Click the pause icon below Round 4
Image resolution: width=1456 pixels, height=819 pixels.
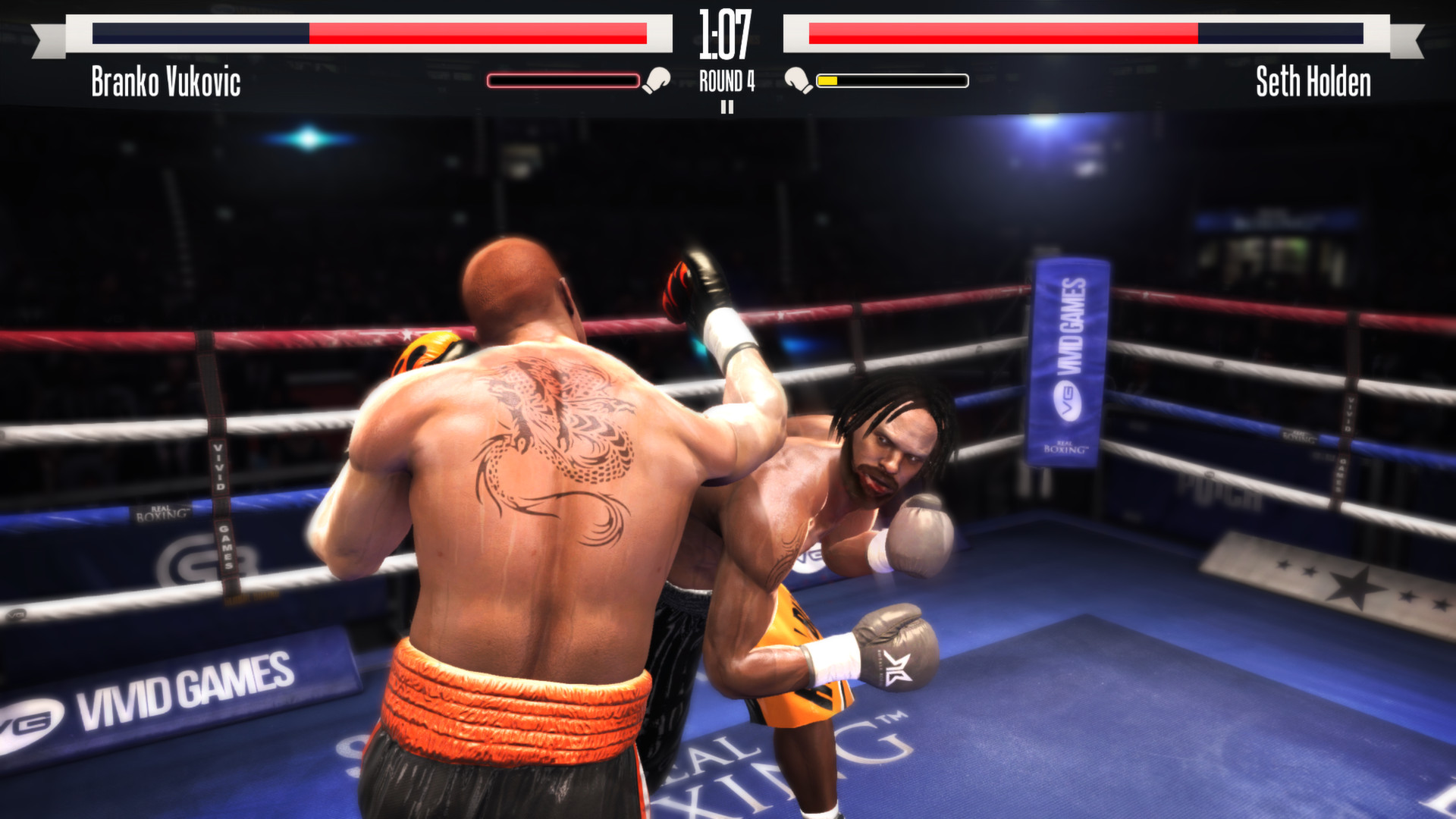point(728,108)
